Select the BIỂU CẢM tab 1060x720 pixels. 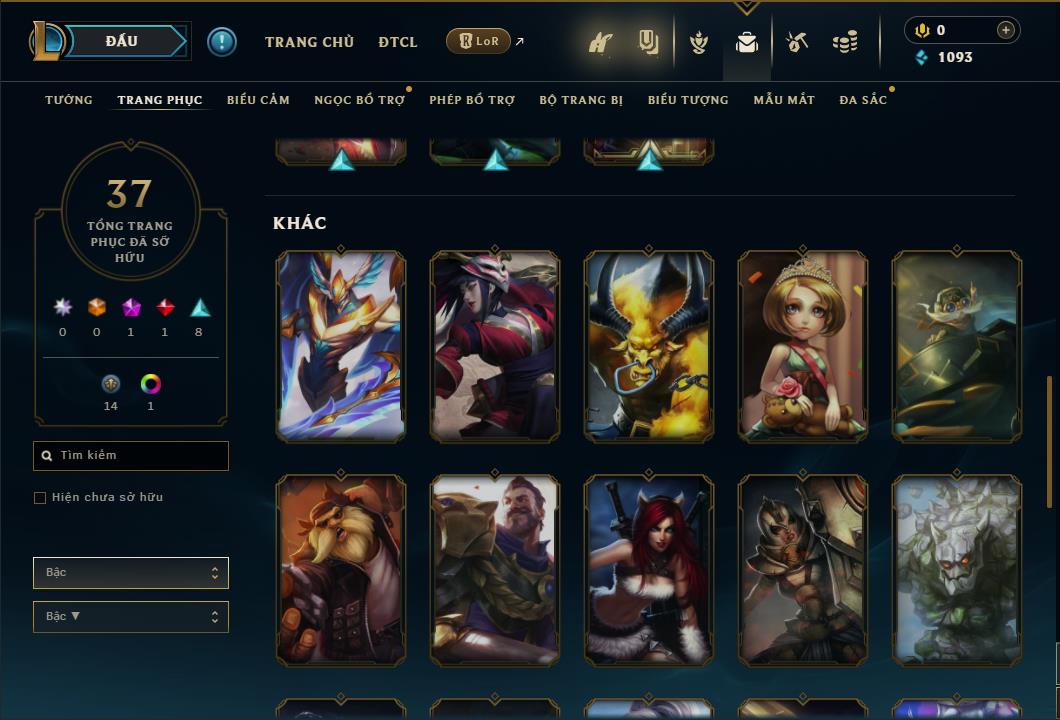pos(258,100)
